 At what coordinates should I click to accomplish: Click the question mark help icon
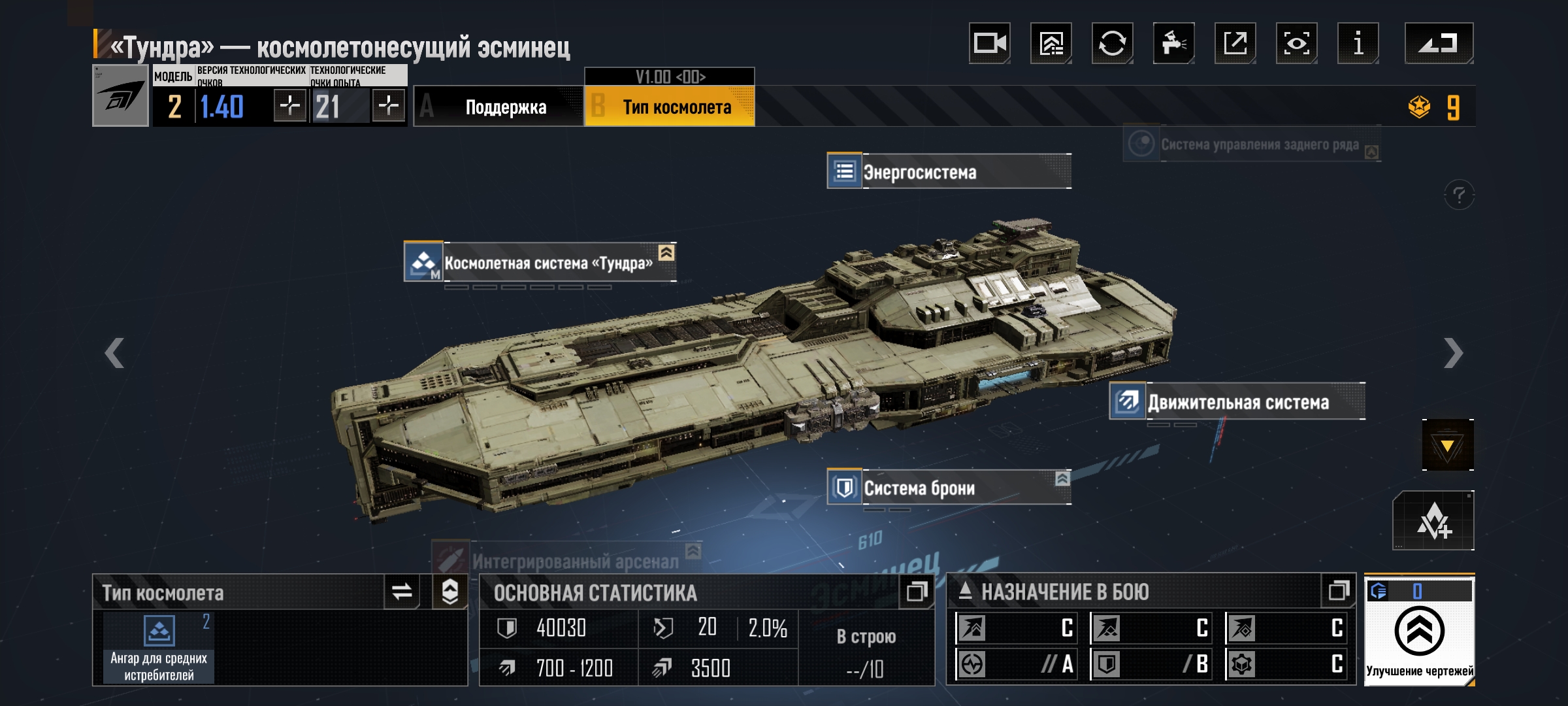point(1459,195)
